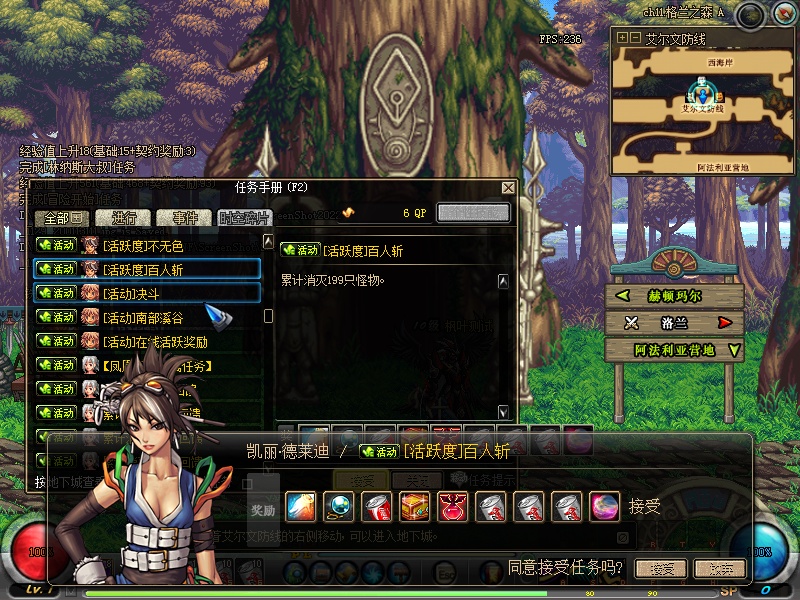Choose the [活跃度]百人斩 quest in the list

tap(147, 269)
